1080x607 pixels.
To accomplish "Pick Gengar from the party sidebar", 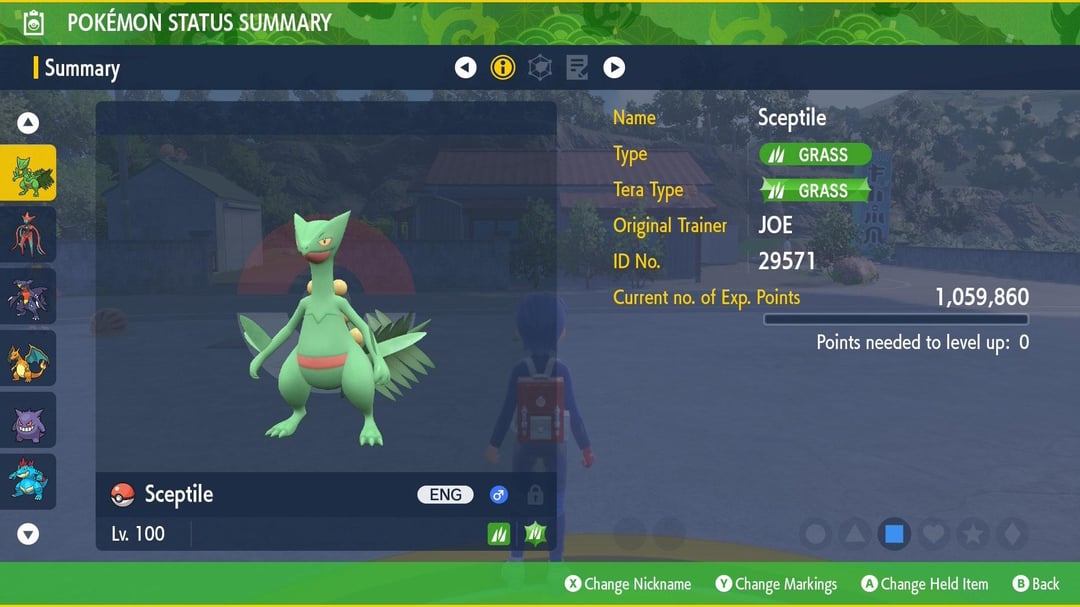I will (x=28, y=421).
